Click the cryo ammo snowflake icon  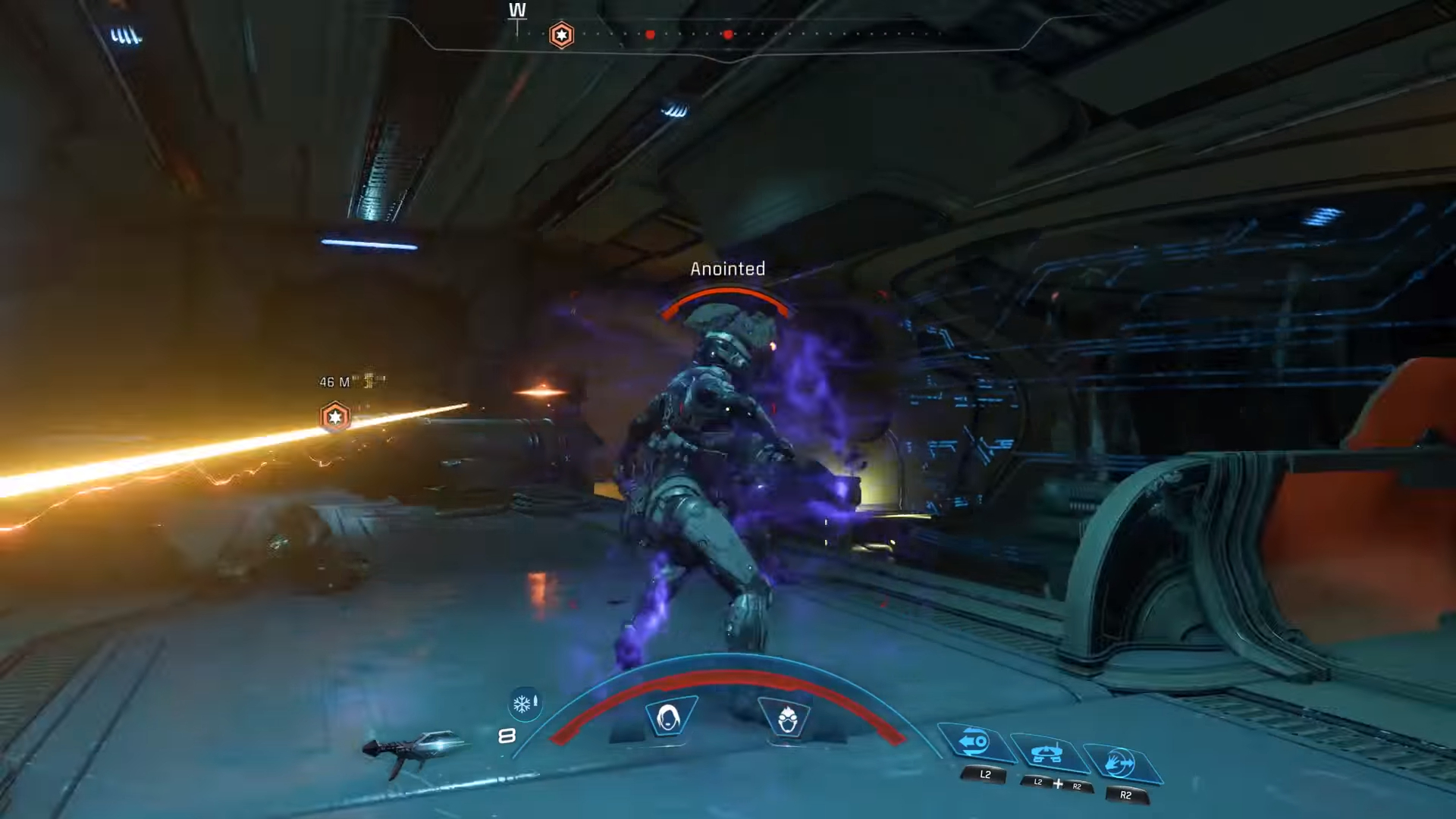pos(523,704)
